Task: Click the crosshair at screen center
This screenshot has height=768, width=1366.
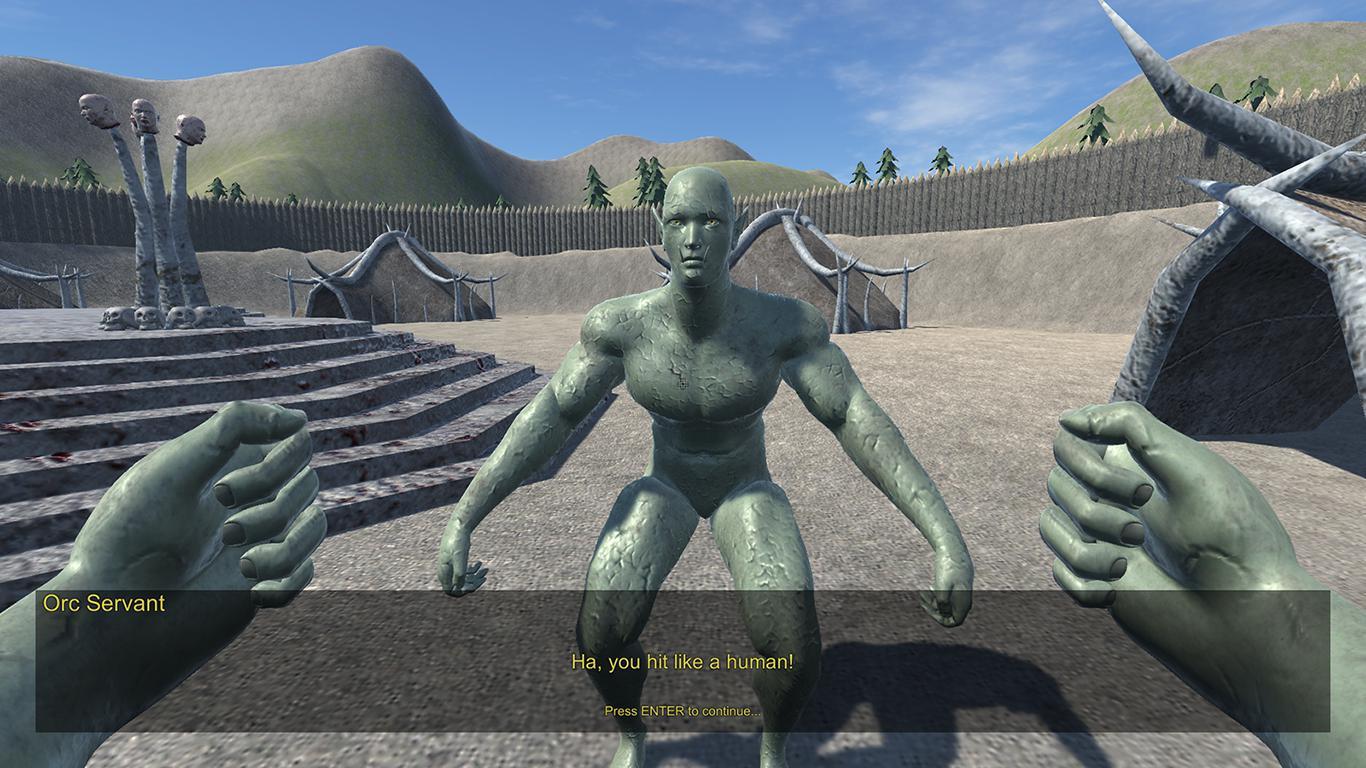Action: click(x=683, y=384)
